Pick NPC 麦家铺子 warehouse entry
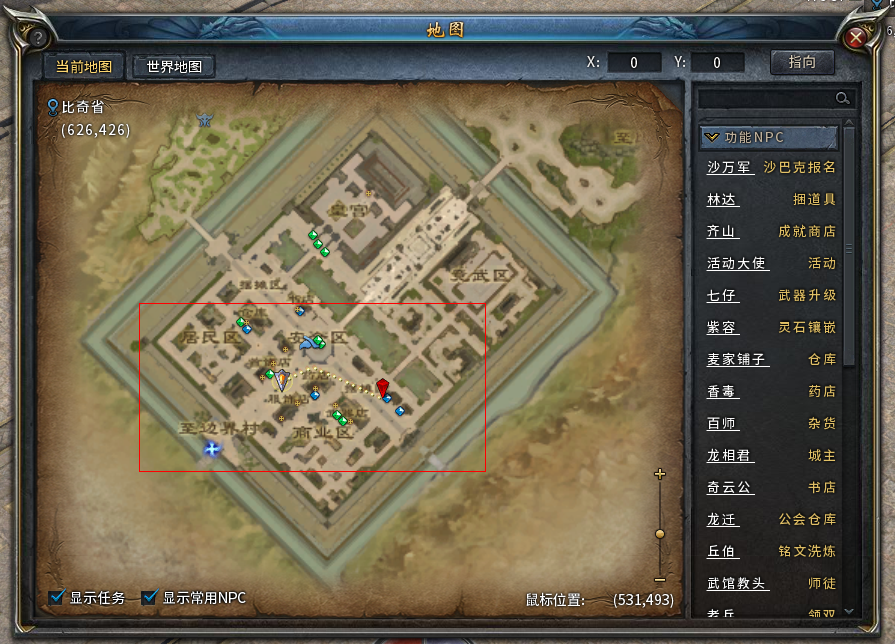 tap(736, 360)
